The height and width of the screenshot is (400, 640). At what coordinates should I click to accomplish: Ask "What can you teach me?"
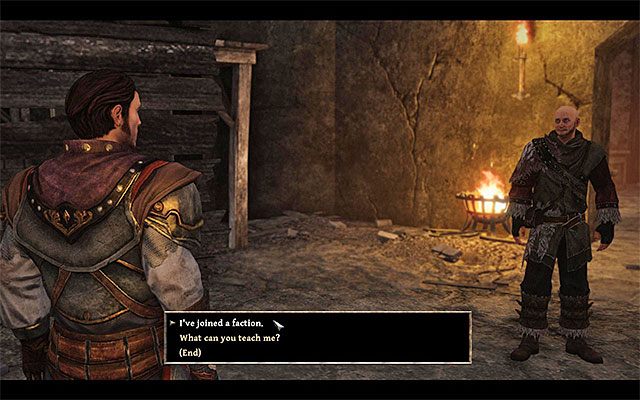pos(227,338)
